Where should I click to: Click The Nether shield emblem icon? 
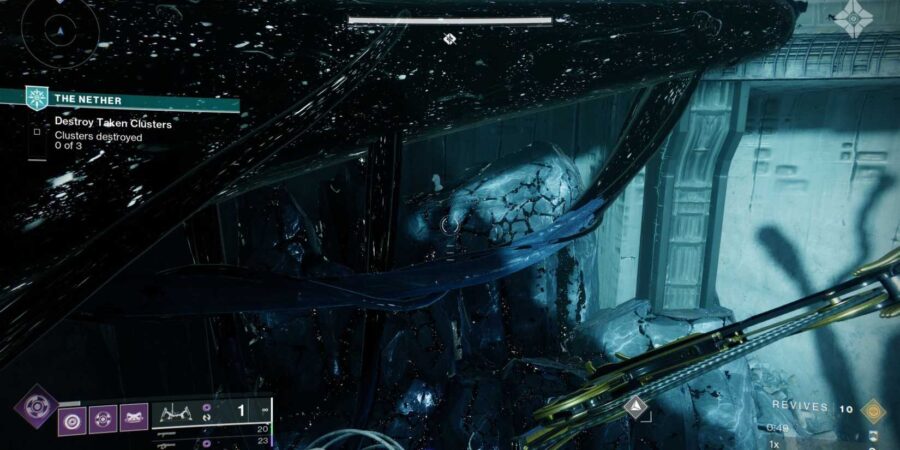38,98
